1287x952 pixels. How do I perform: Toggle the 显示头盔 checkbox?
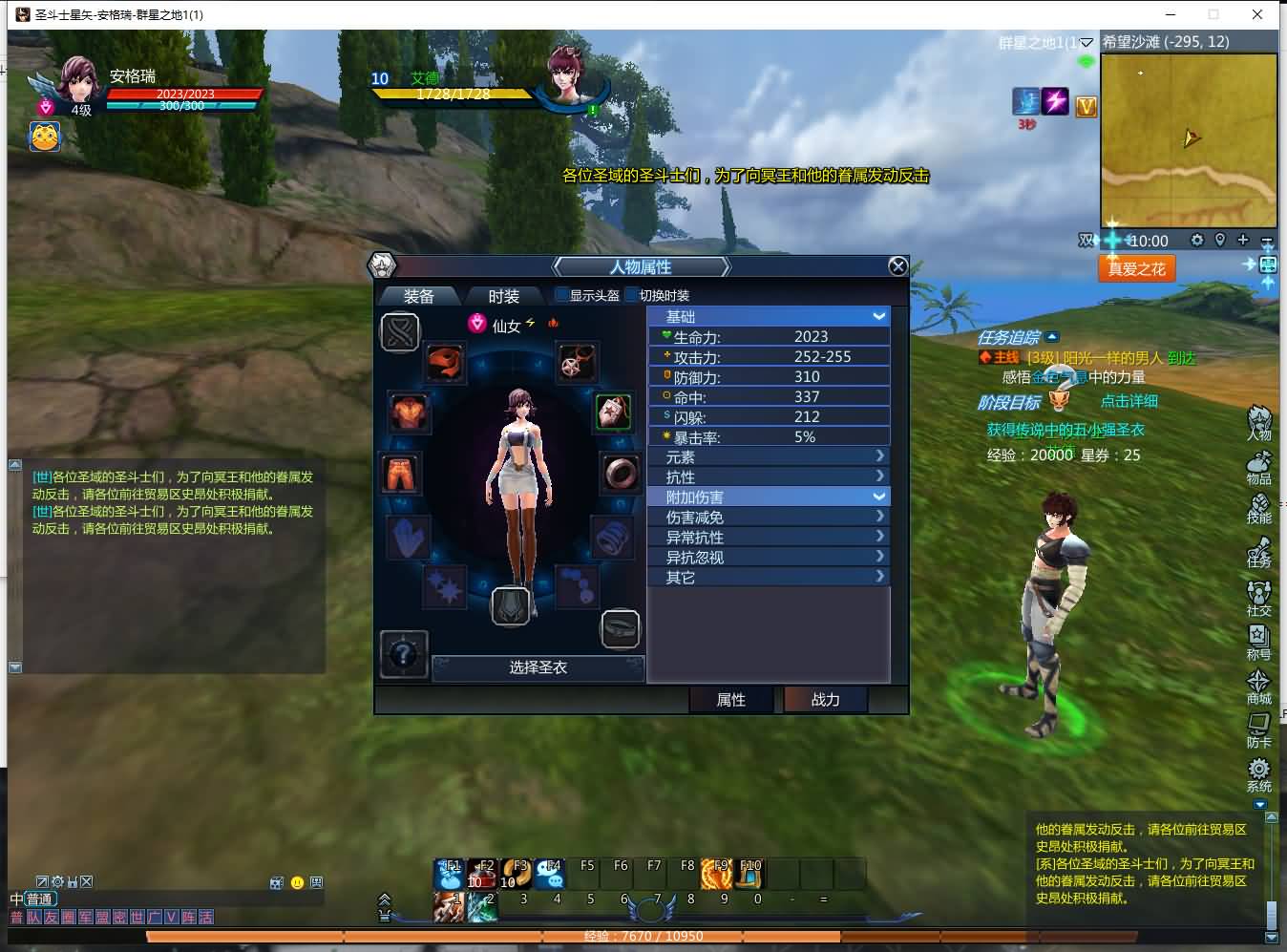tap(562, 295)
